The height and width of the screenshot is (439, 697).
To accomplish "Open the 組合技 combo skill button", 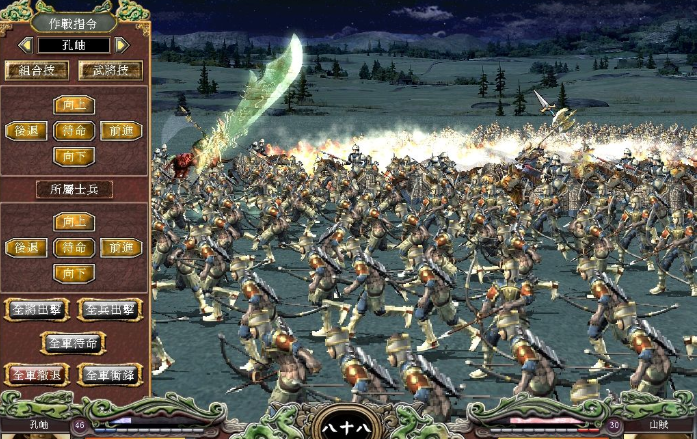I will tap(37, 70).
